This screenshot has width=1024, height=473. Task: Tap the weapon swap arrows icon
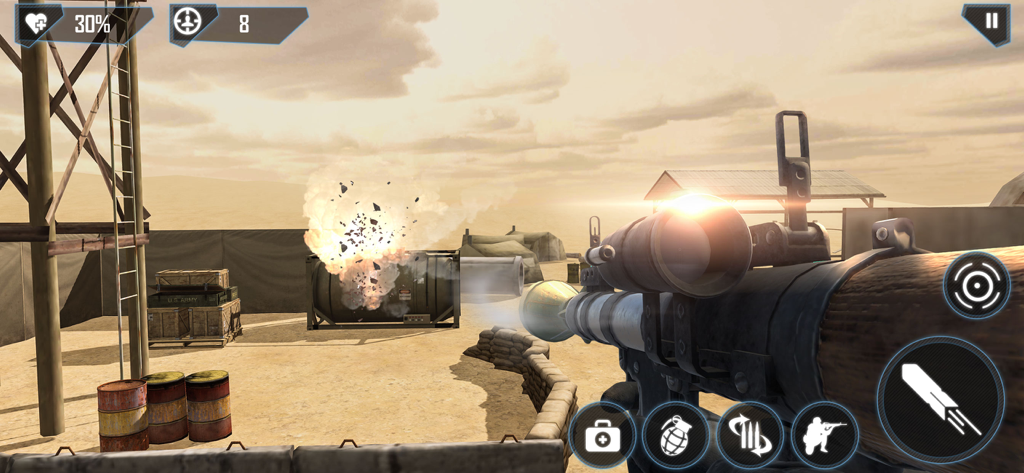click(750, 436)
